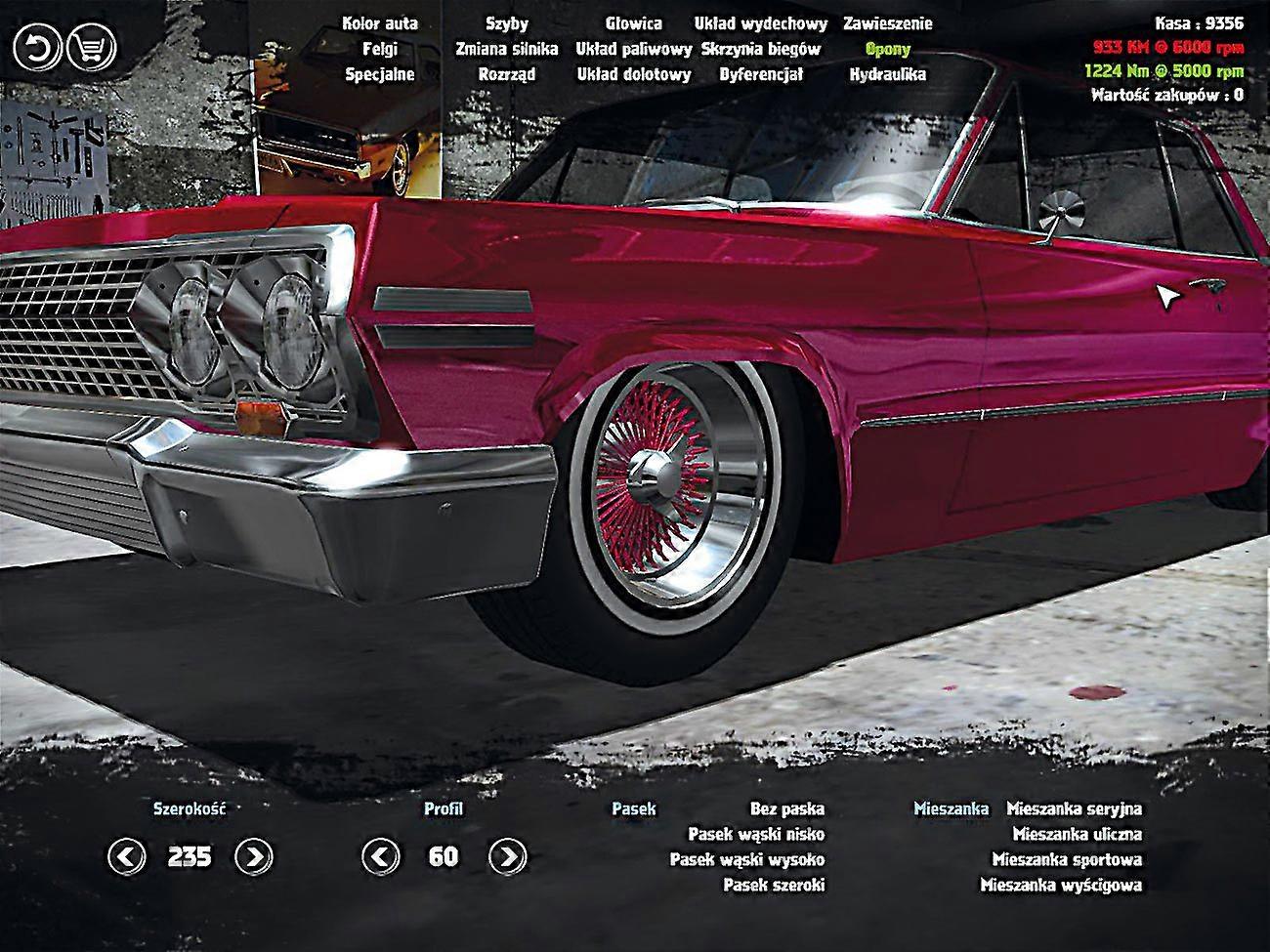Decrease Szerokość using the left arrow

125,856
